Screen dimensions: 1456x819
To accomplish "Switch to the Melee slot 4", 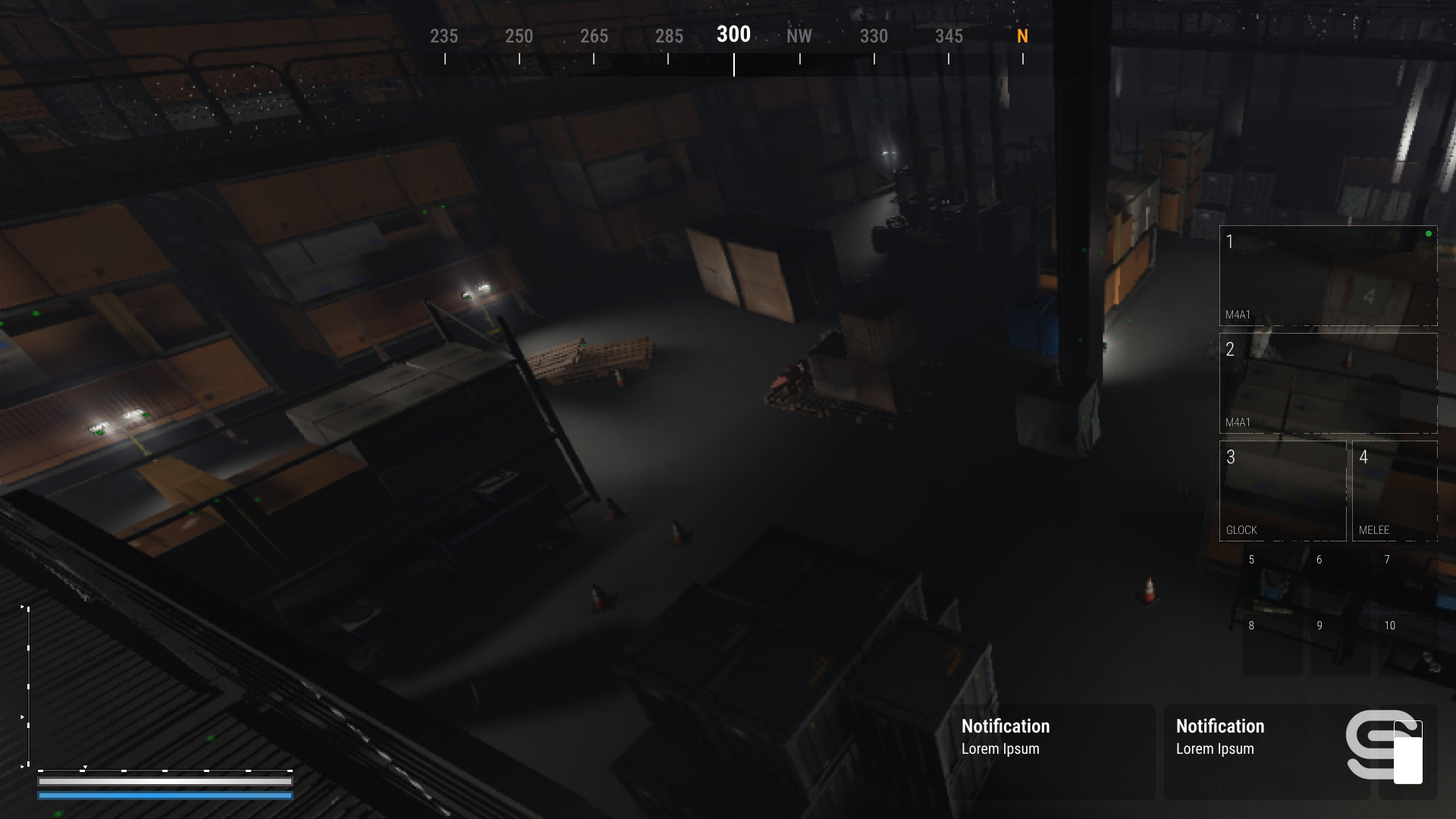I will [1395, 491].
